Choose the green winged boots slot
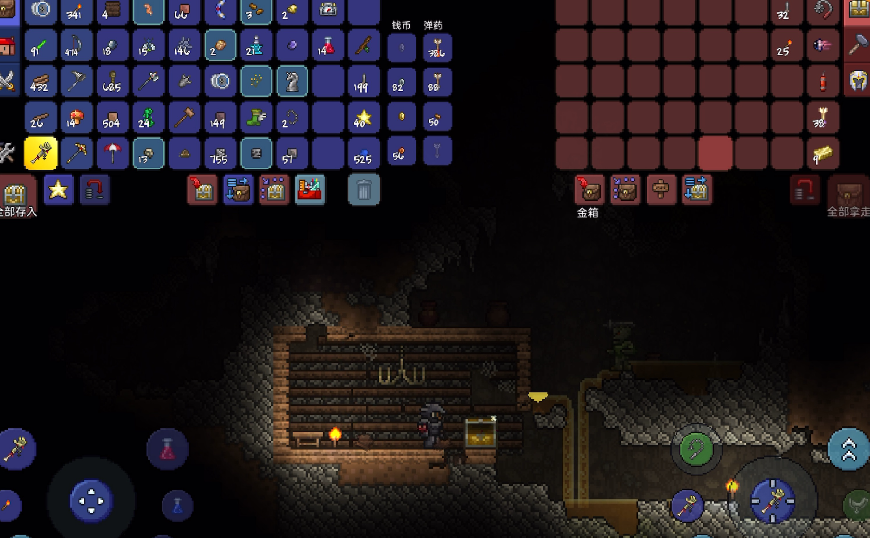Screen dimensions: 870x538 (x=256, y=117)
